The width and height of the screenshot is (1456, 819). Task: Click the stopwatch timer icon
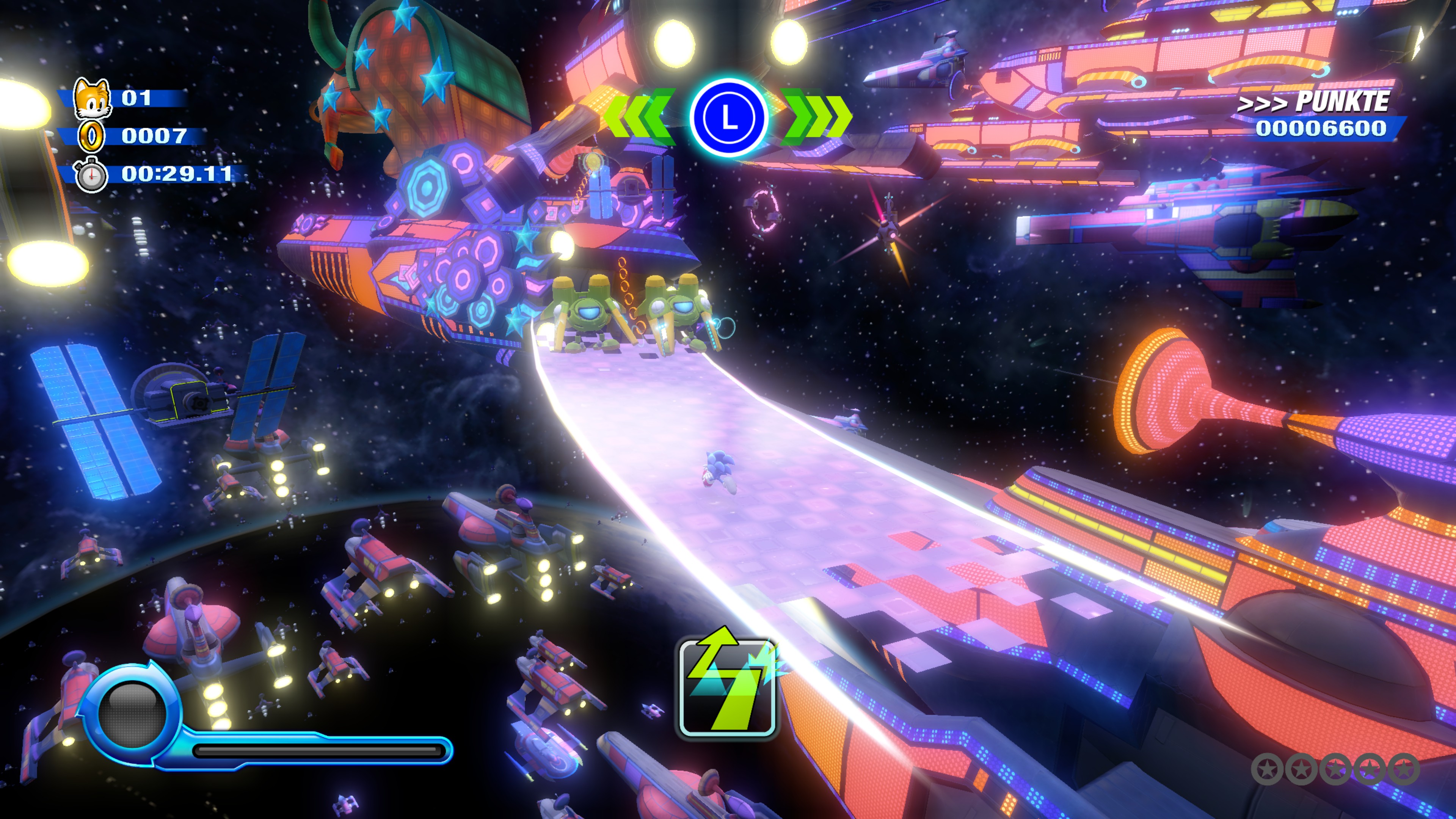pyautogui.click(x=91, y=175)
